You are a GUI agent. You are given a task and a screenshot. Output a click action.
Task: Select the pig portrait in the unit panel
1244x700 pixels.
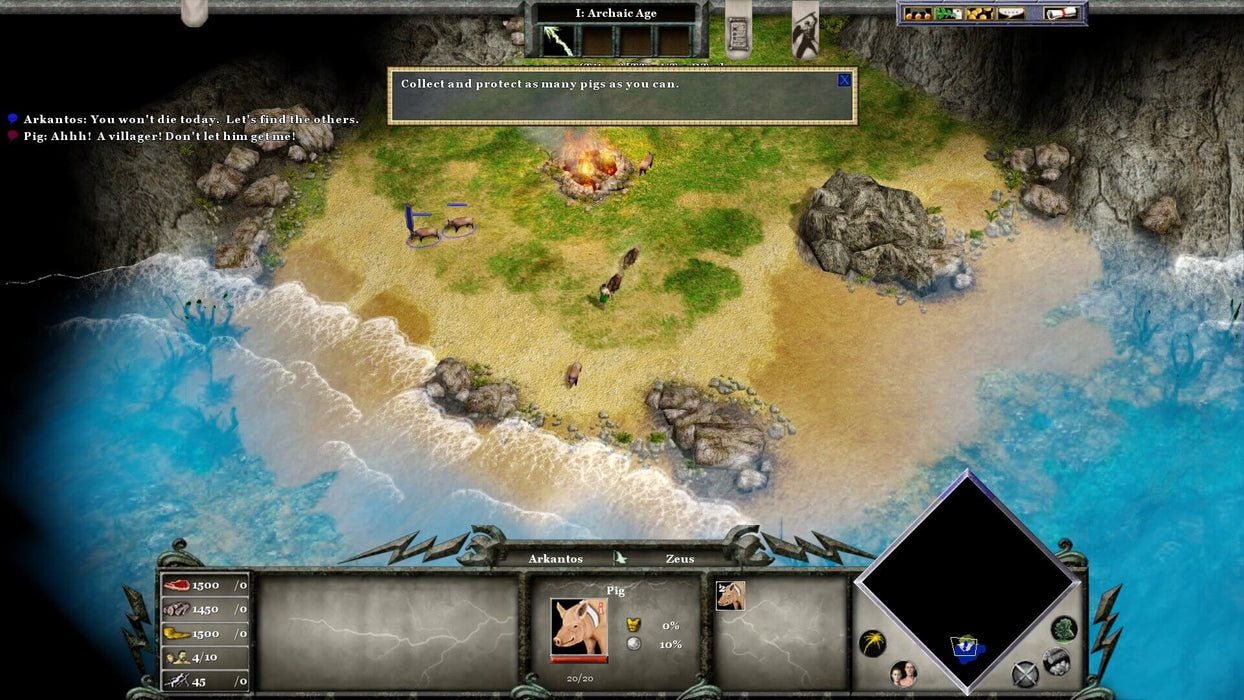click(578, 627)
